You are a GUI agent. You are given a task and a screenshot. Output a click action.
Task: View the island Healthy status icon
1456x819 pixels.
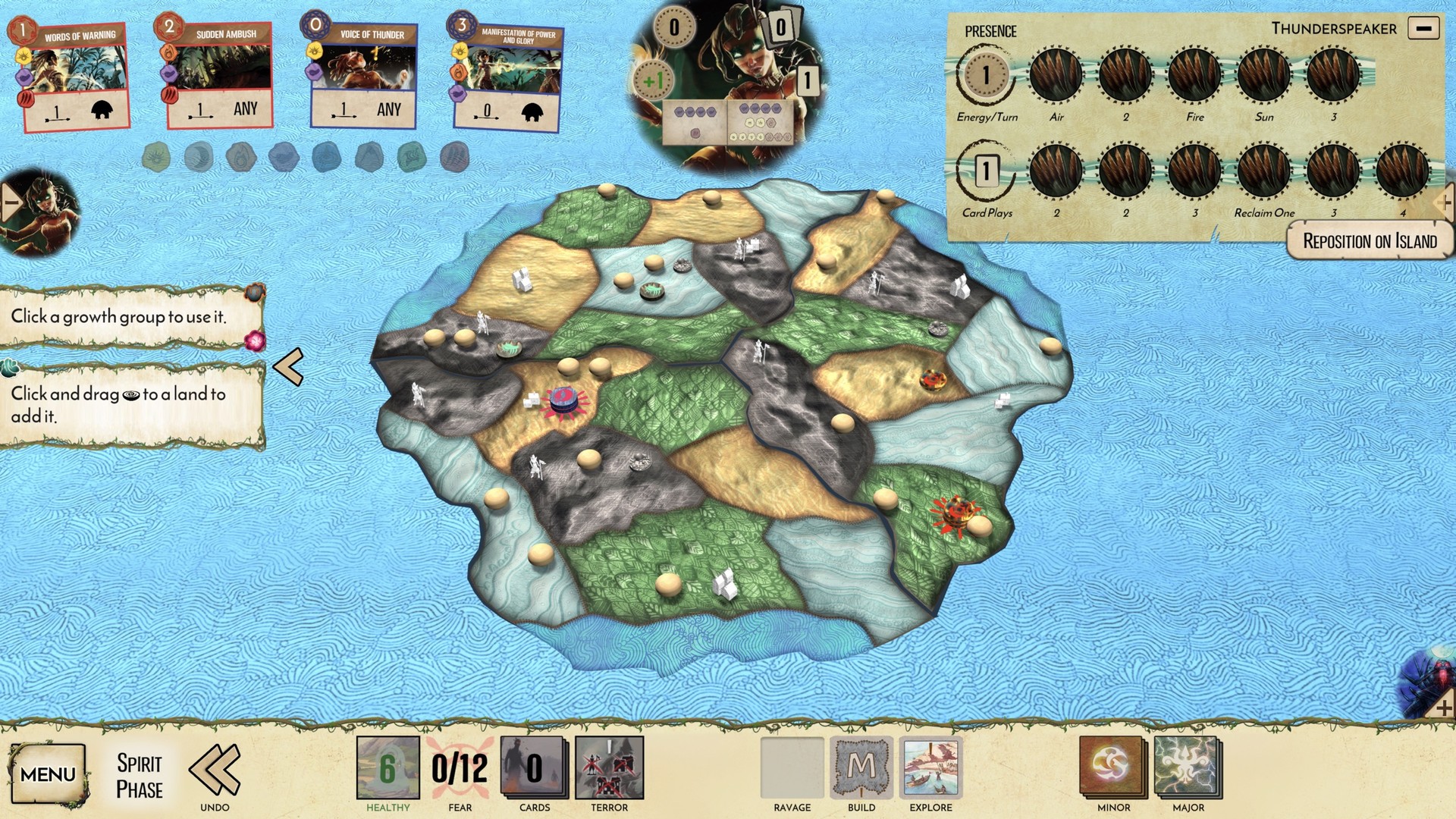tap(387, 768)
